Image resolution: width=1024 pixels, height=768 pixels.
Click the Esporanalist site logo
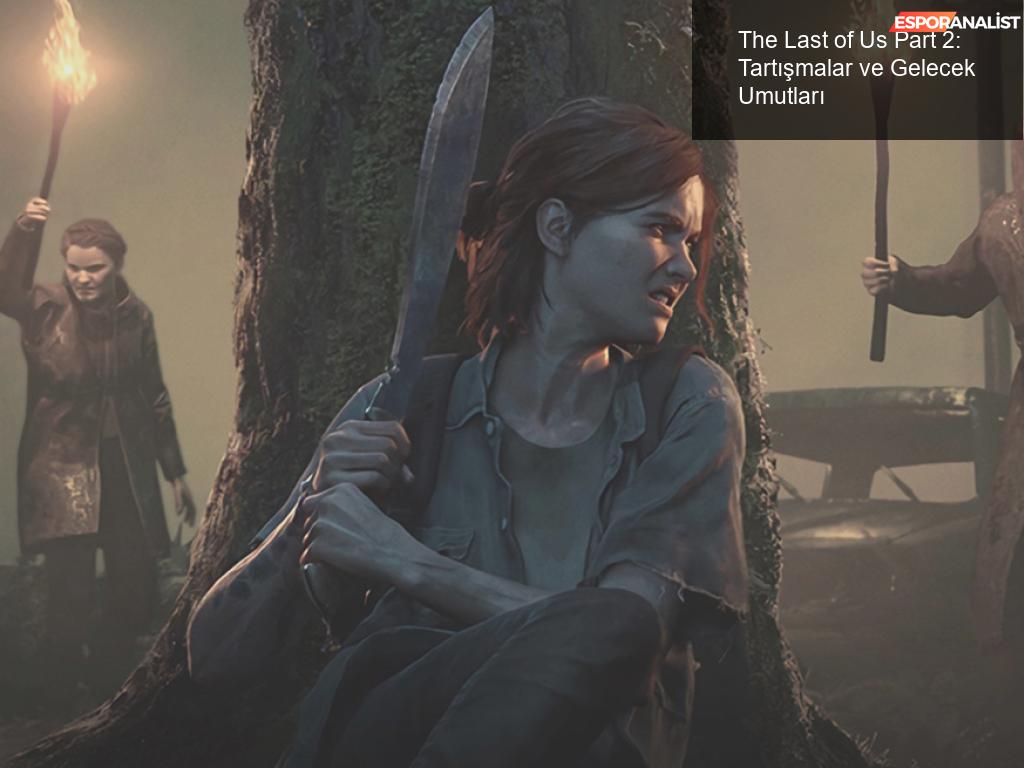(954, 21)
